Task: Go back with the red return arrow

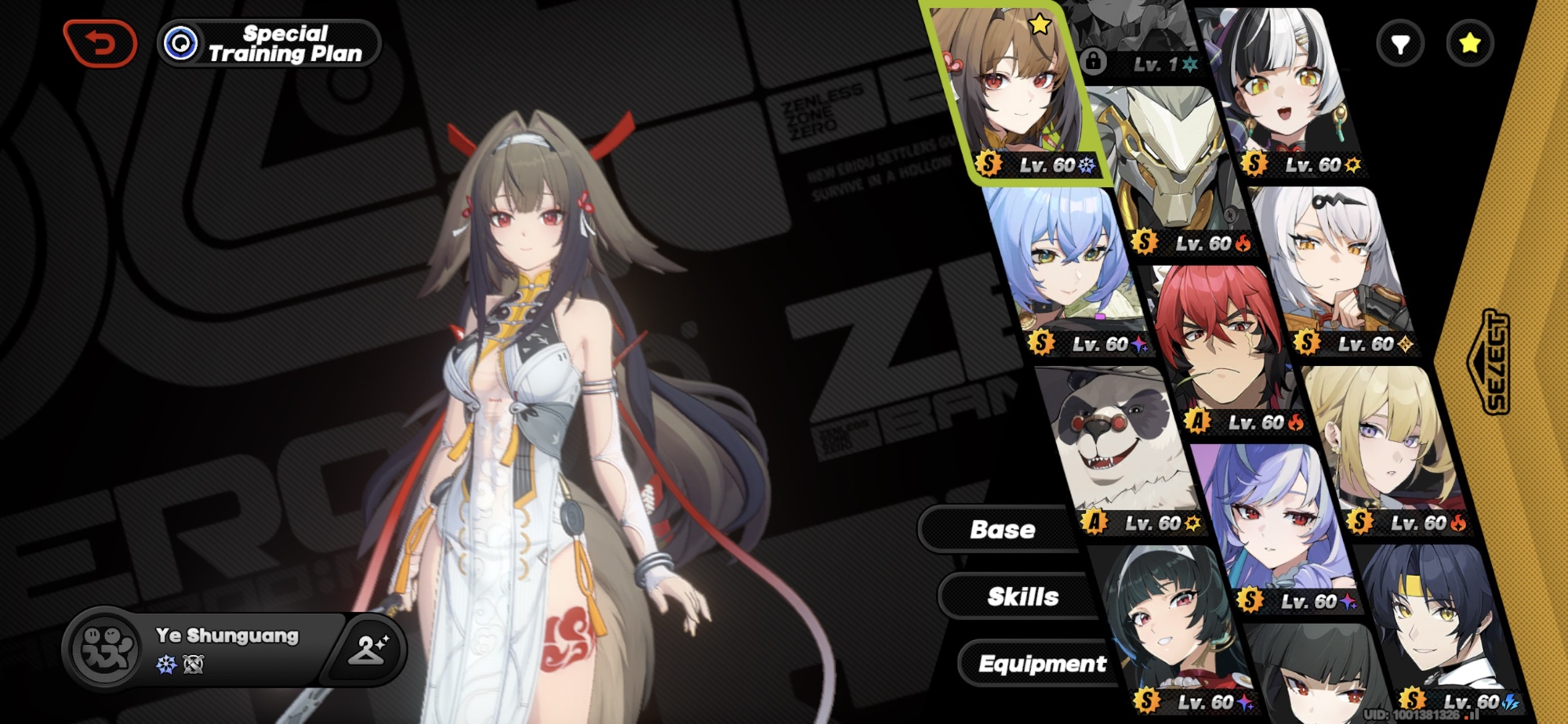Action: tap(100, 43)
